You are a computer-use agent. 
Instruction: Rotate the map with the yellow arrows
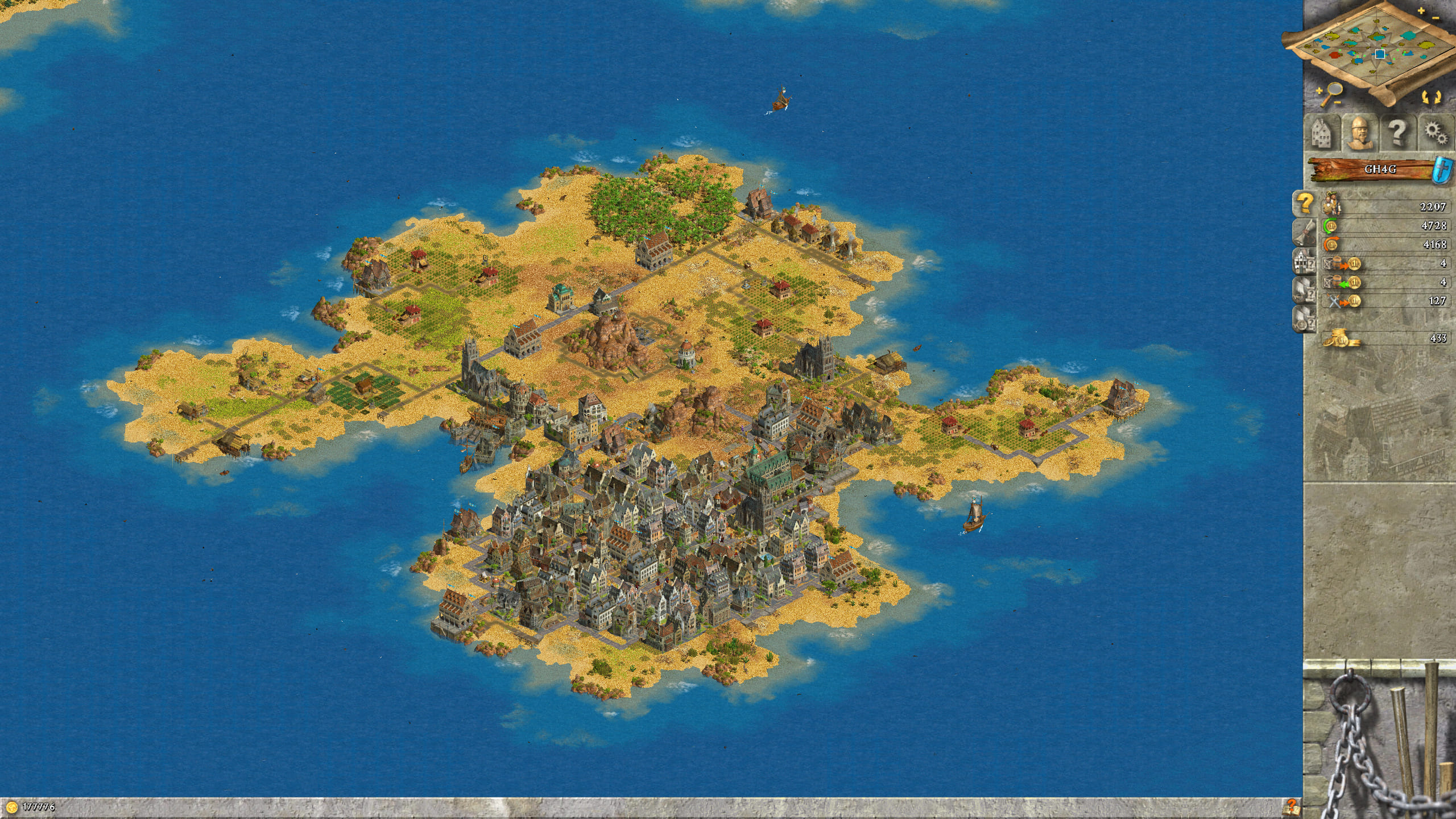tap(1431, 96)
